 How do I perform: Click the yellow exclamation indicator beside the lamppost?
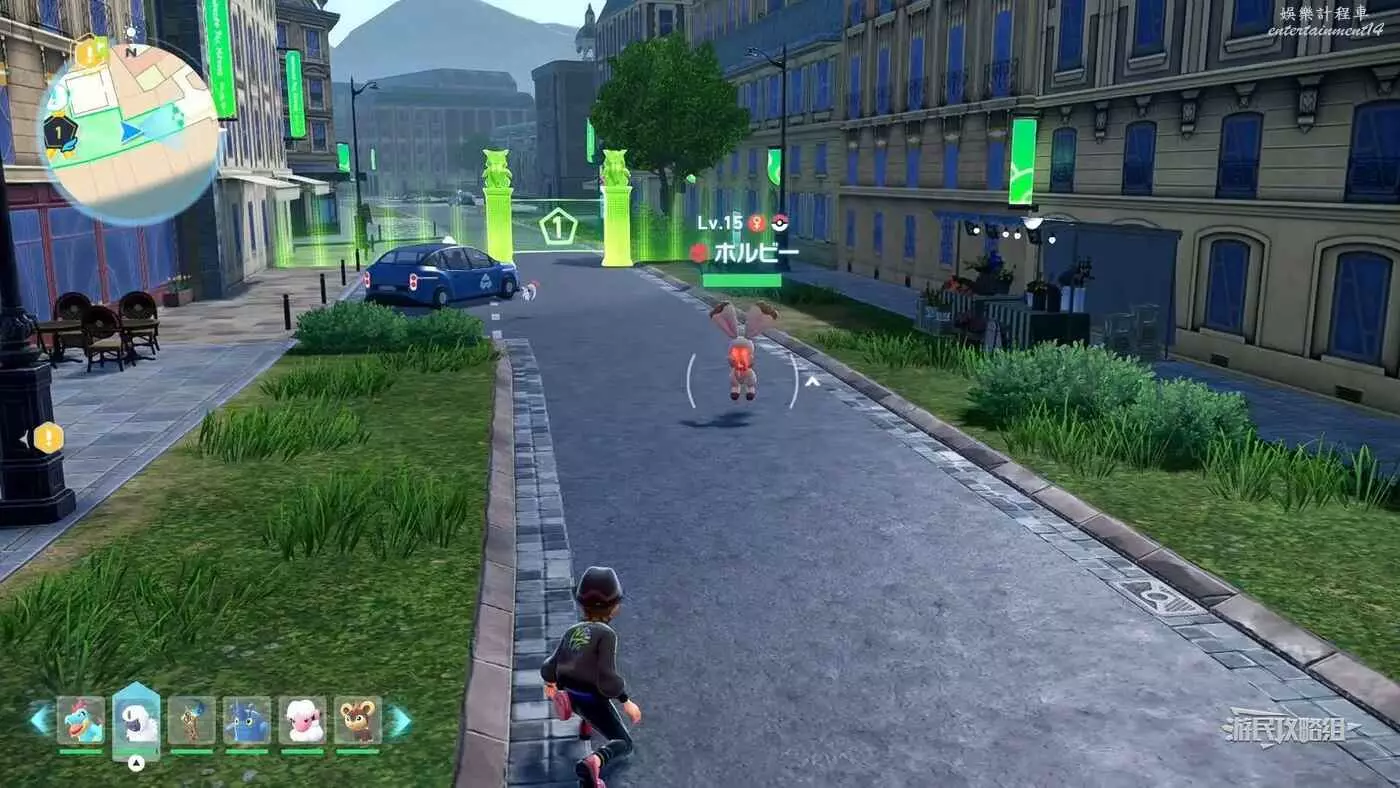(48, 437)
